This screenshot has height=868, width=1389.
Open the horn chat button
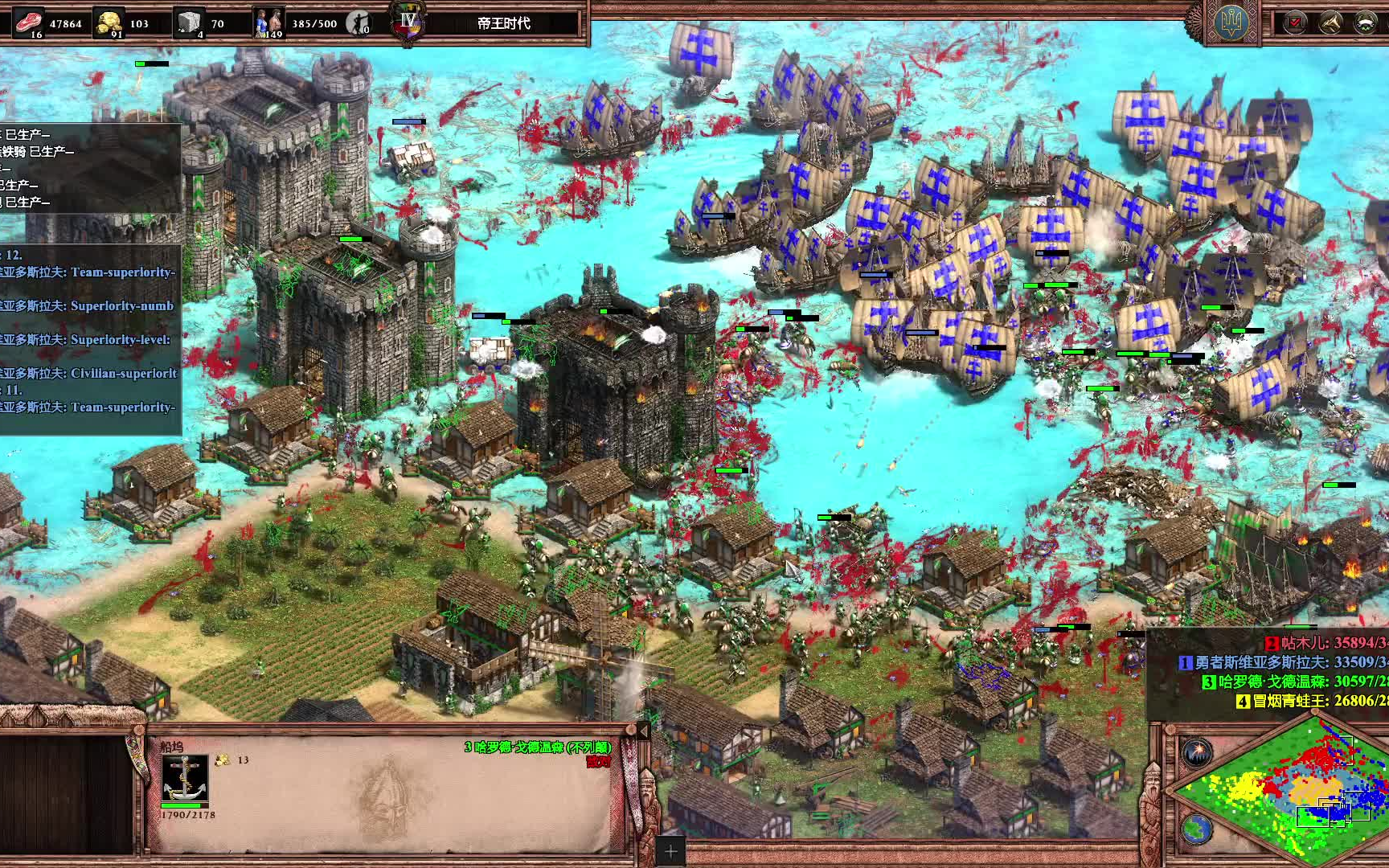tap(1330, 23)
